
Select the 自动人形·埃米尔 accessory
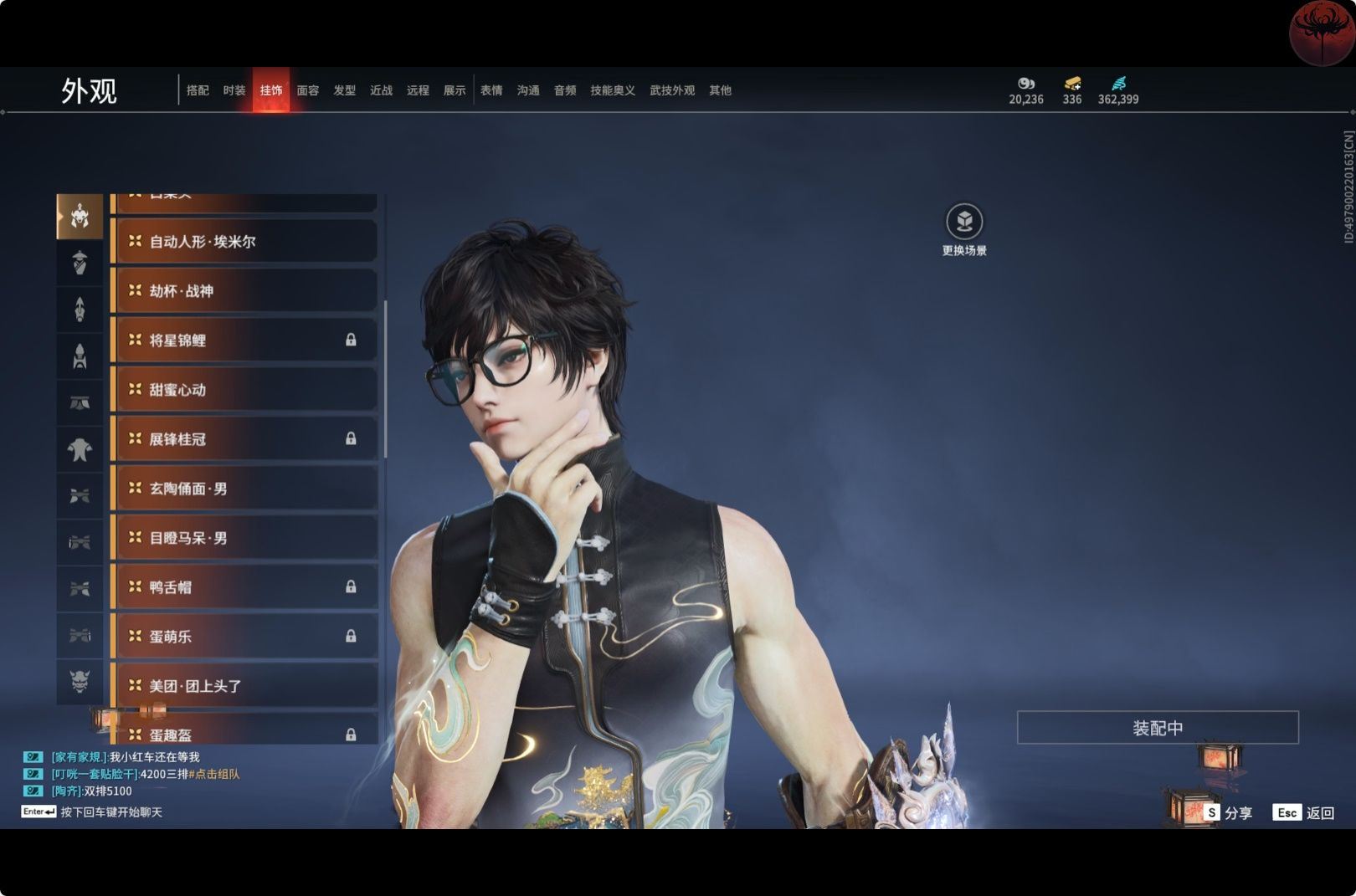click(244, 242)
